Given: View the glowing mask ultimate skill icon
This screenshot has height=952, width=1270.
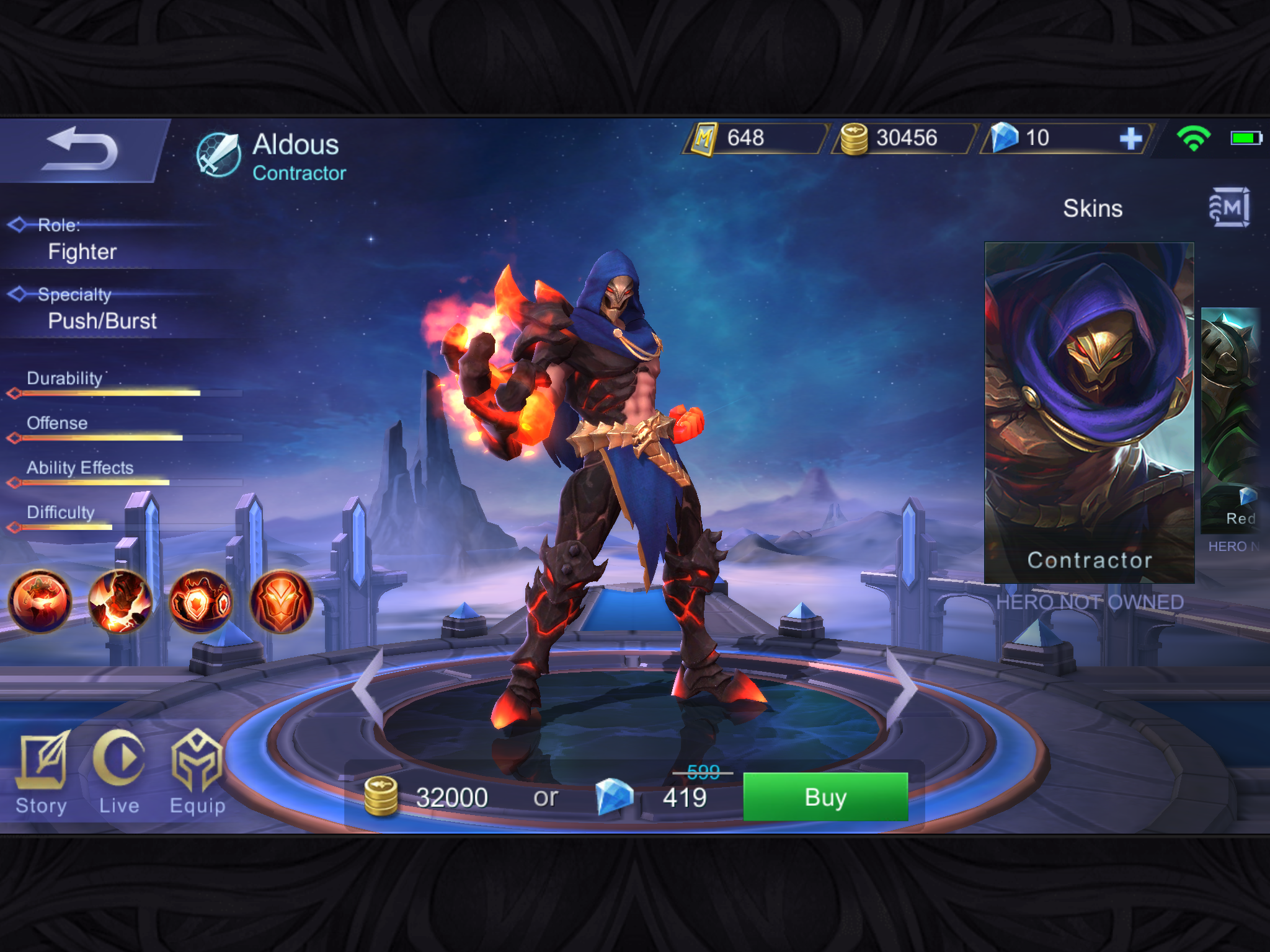Looking at the screenshot, I should tap(281, 601).
